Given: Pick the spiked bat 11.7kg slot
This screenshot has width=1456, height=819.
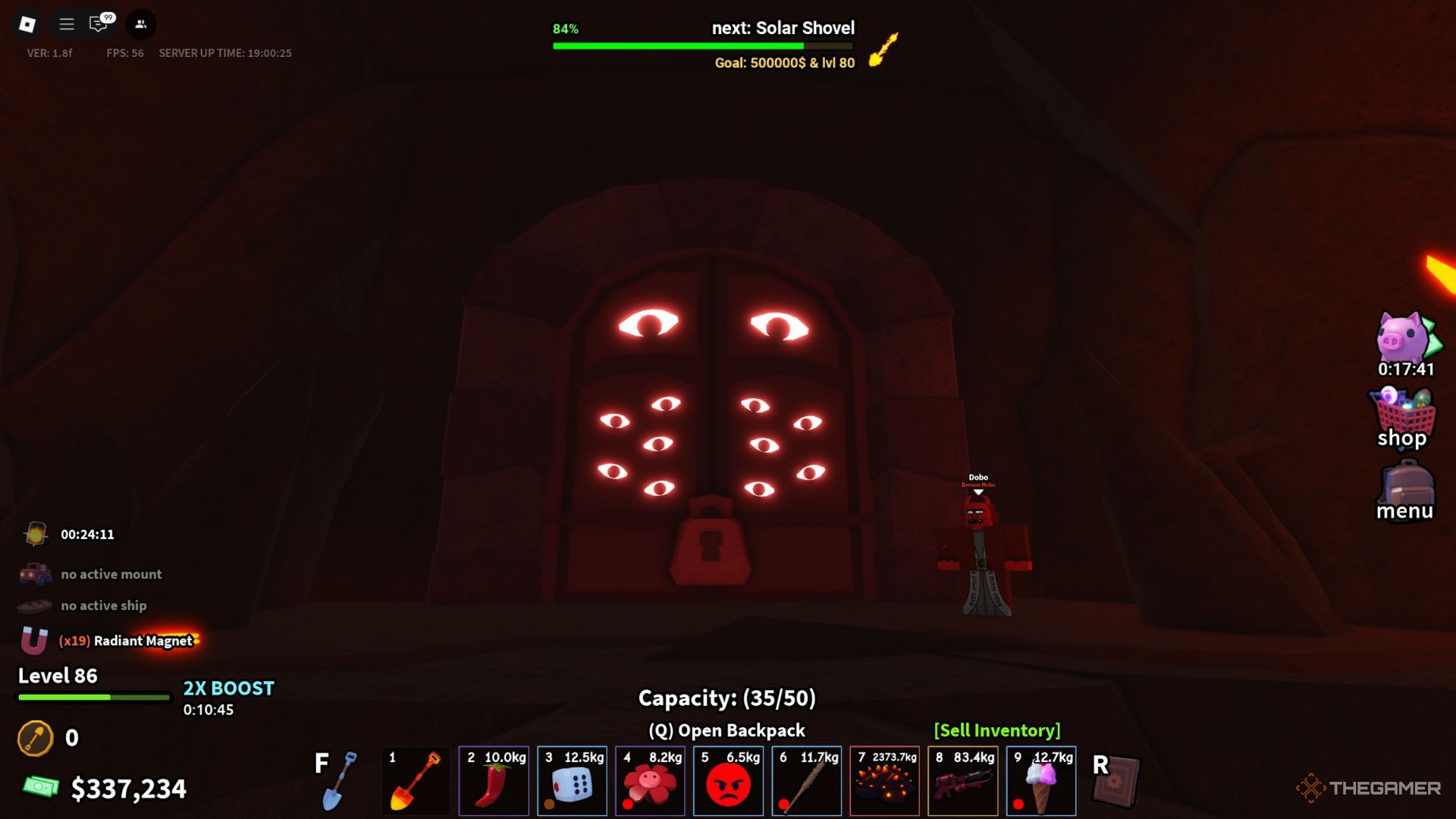Looking at the screenshot, I should [806, 781].
